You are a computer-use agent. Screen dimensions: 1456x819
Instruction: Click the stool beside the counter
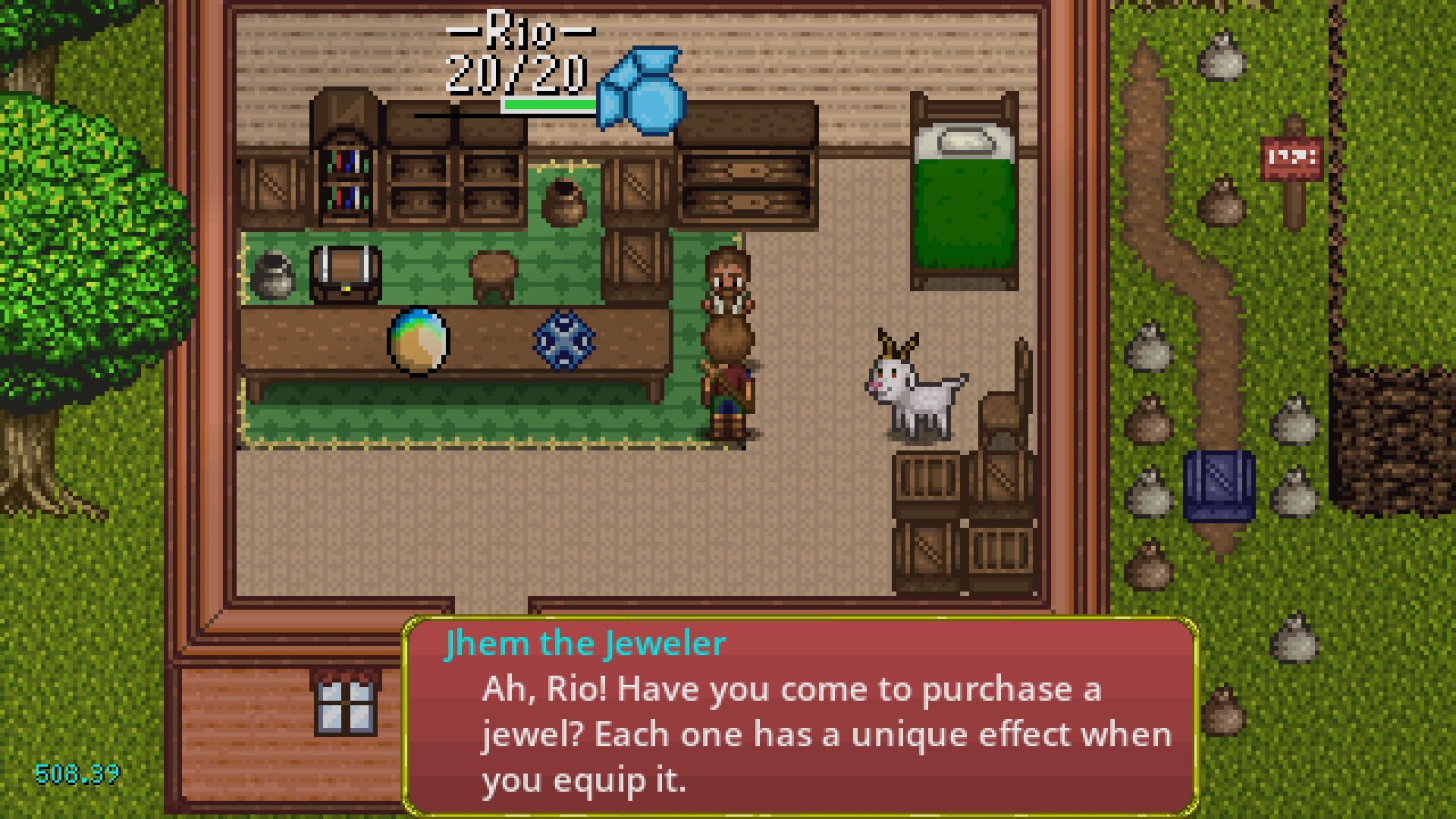pyautogui.click(x=493, y=277)
